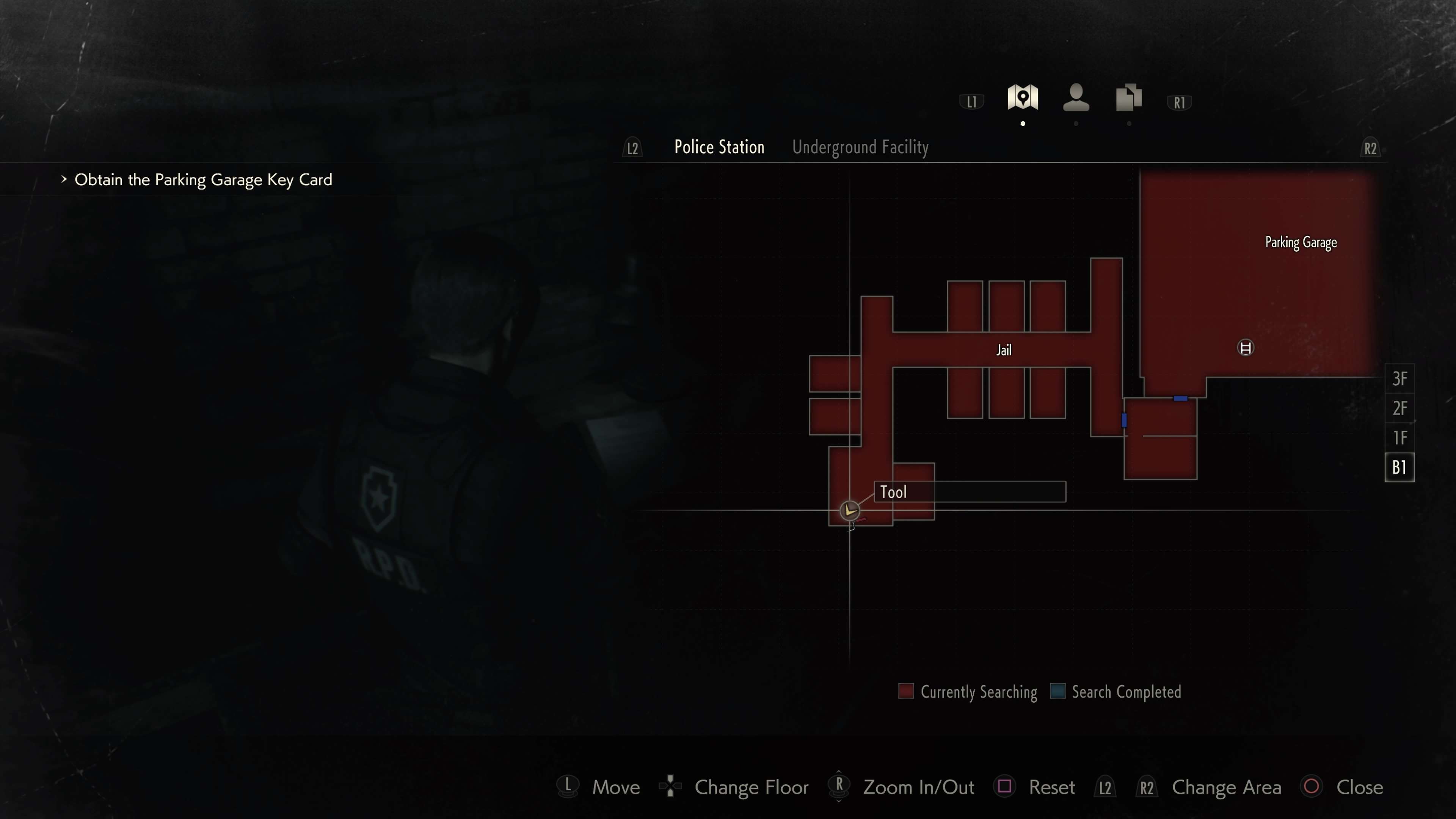Viewport: 1456px width, 819px height.
Task: Switch map to floor 1F
Action: (1399, 438)
